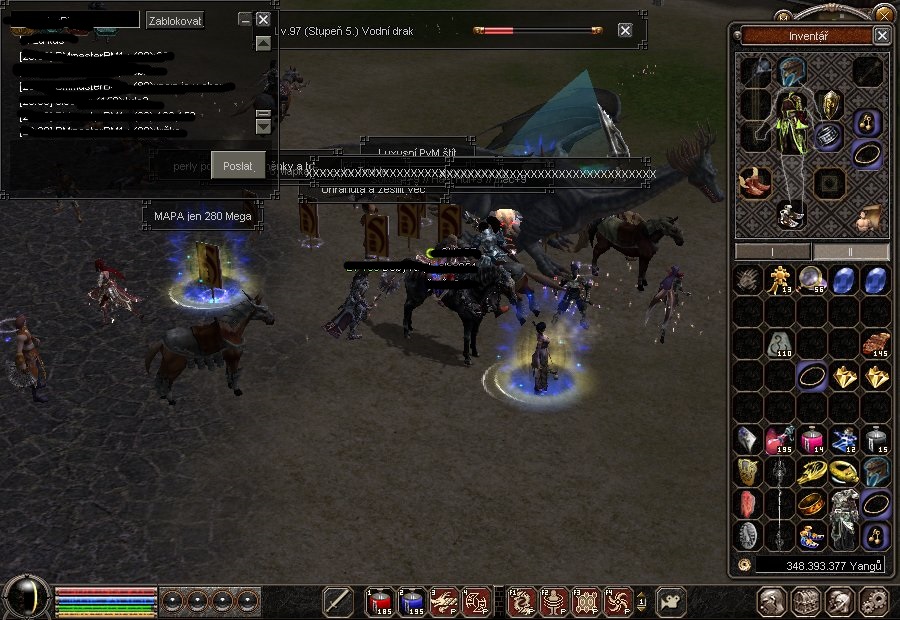Click the Zablokovat button in the whisper window

(175, 20)
